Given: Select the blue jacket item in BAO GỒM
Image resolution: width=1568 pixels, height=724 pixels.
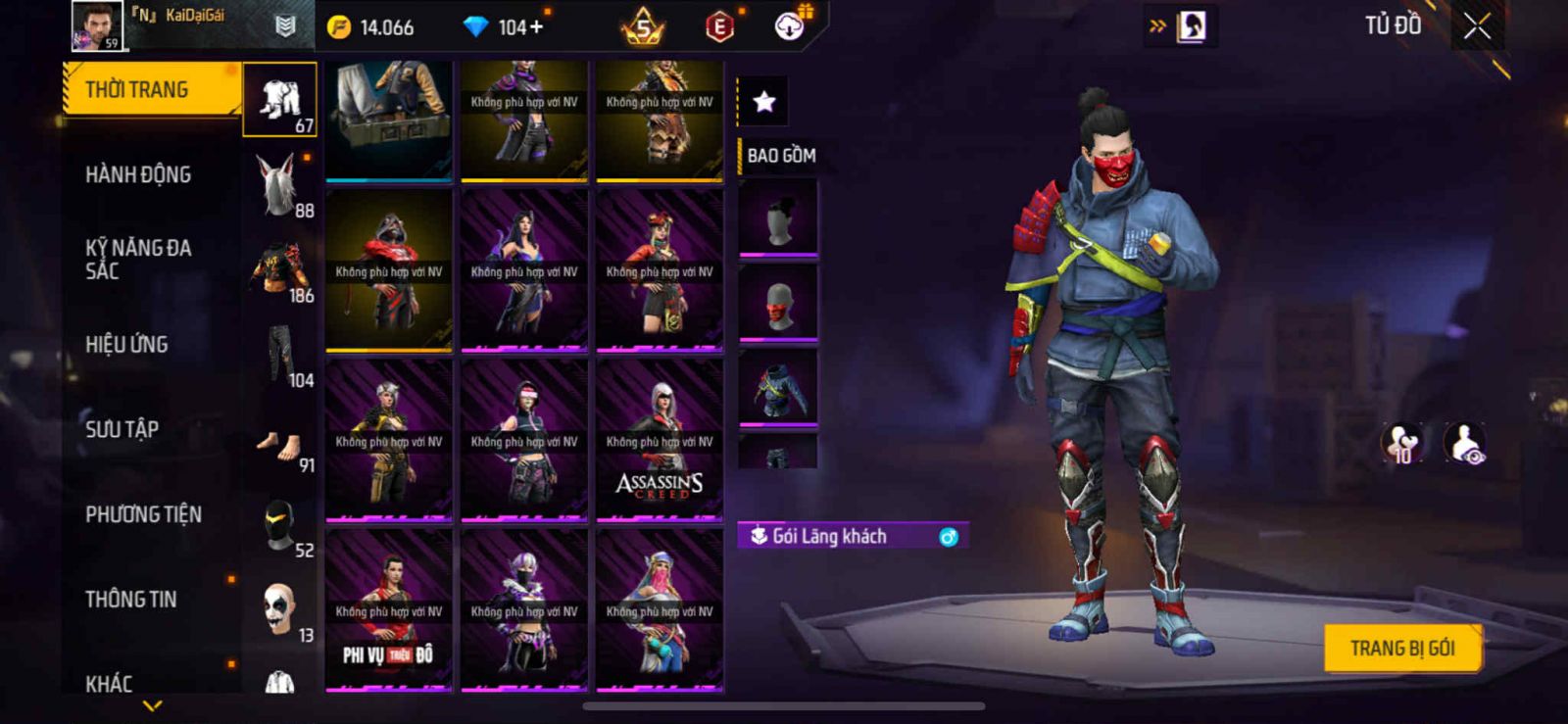Looking at the screenshot, I should click(778, 388).
